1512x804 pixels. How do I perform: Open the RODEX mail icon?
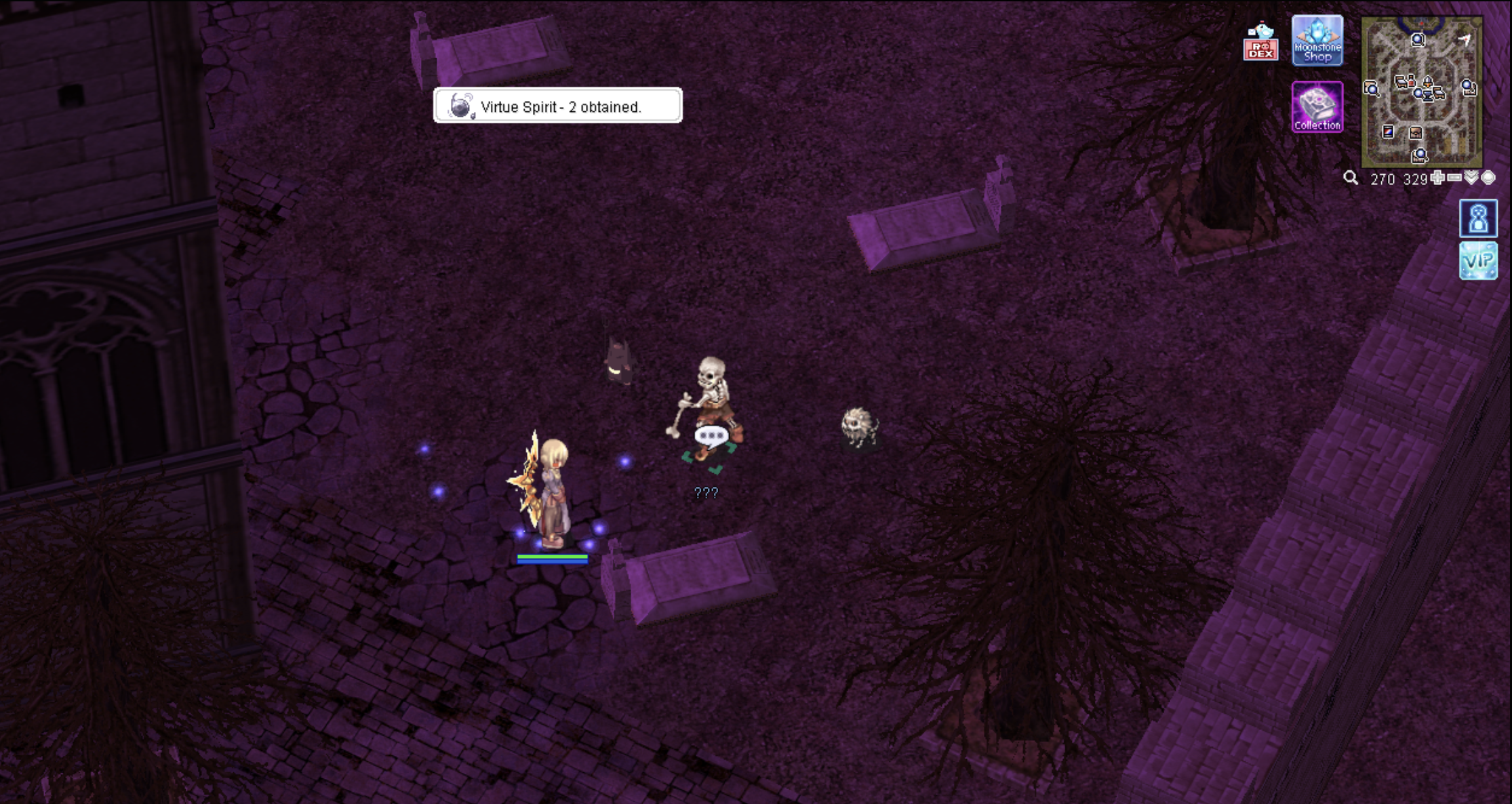(1260, 42)
